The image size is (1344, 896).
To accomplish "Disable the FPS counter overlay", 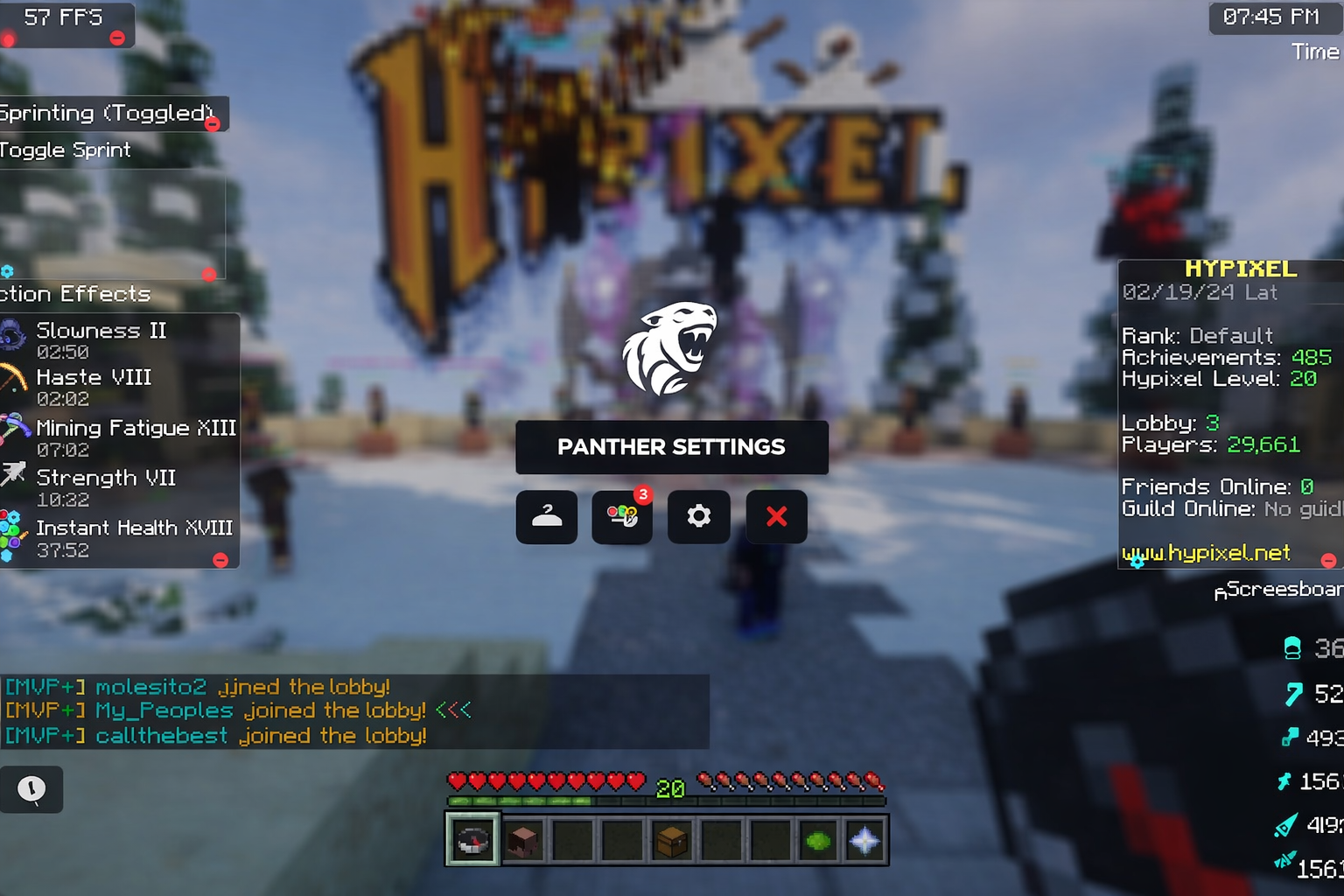I will pos(116,38).
